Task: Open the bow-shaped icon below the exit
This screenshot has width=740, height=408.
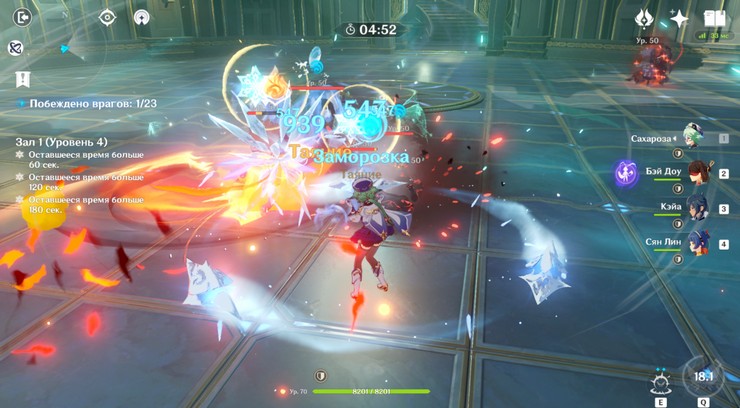Action: tap(16, 48)
